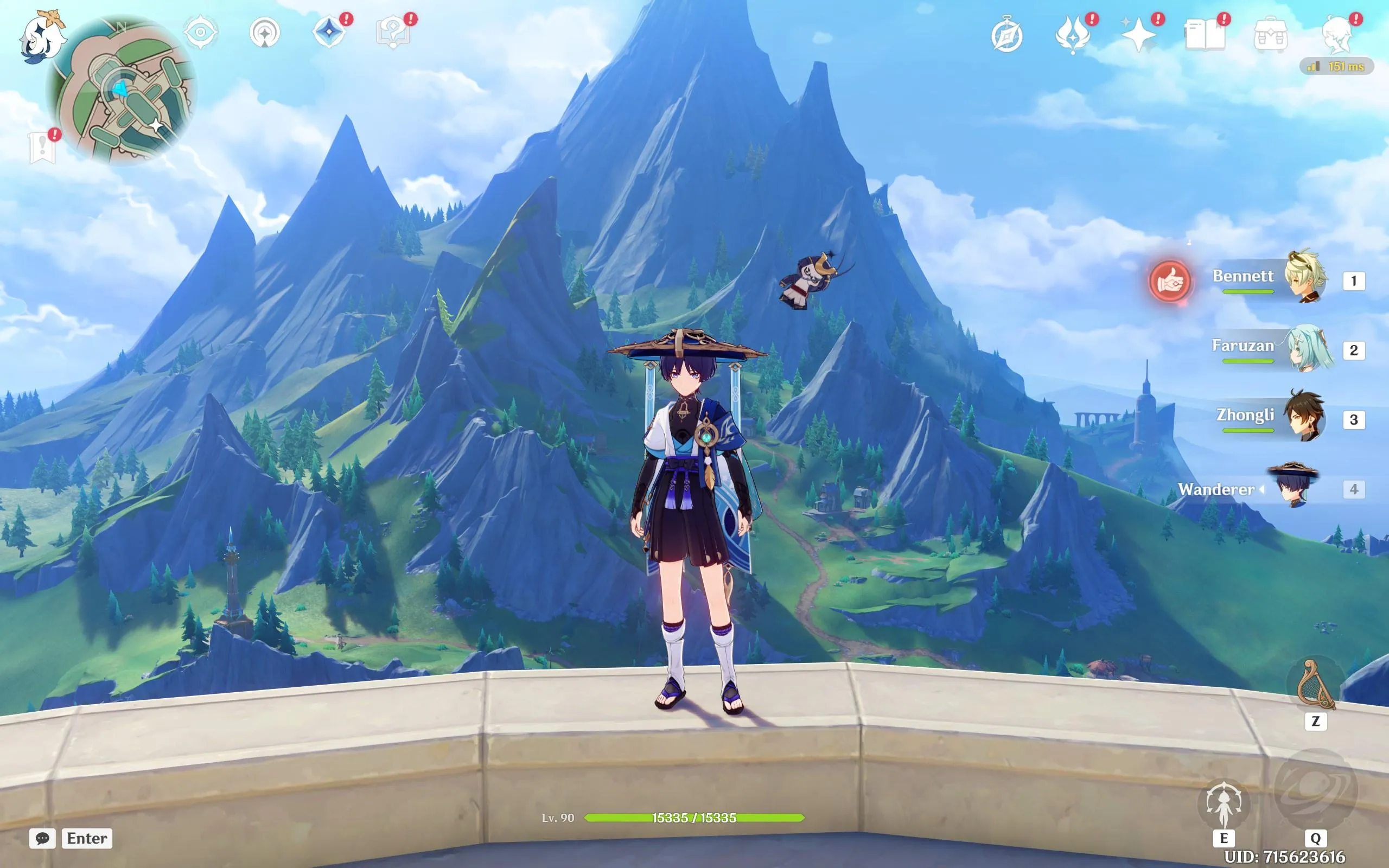Activate Wanderer's Elemental Skill

(x=1224, y=805)
